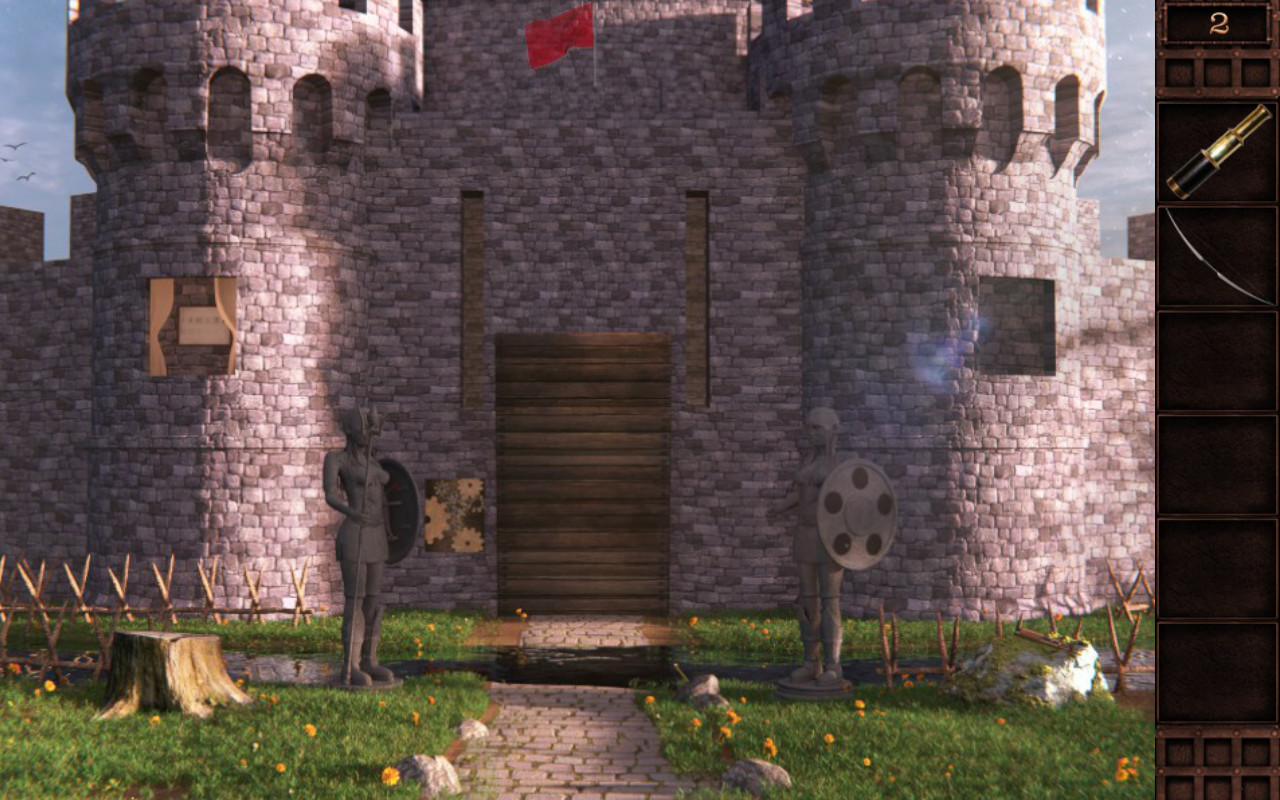Click the shield with five holes
This screenshot has width=1280, height=800.
coord(855,510)
